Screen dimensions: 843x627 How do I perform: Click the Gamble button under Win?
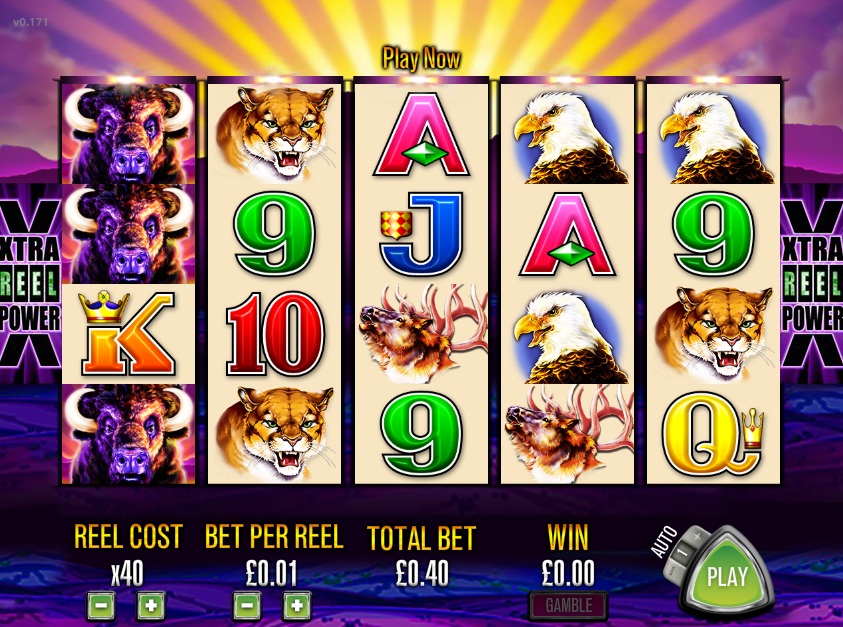pos(568,605)
